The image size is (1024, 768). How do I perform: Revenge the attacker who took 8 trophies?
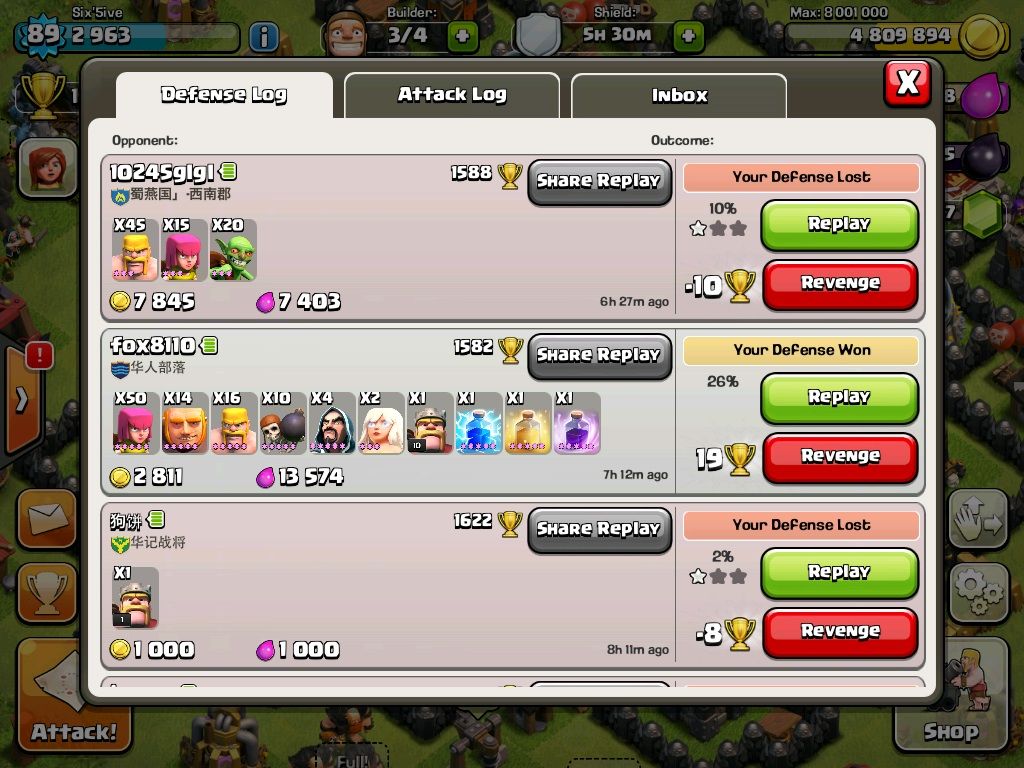[839, 632]
